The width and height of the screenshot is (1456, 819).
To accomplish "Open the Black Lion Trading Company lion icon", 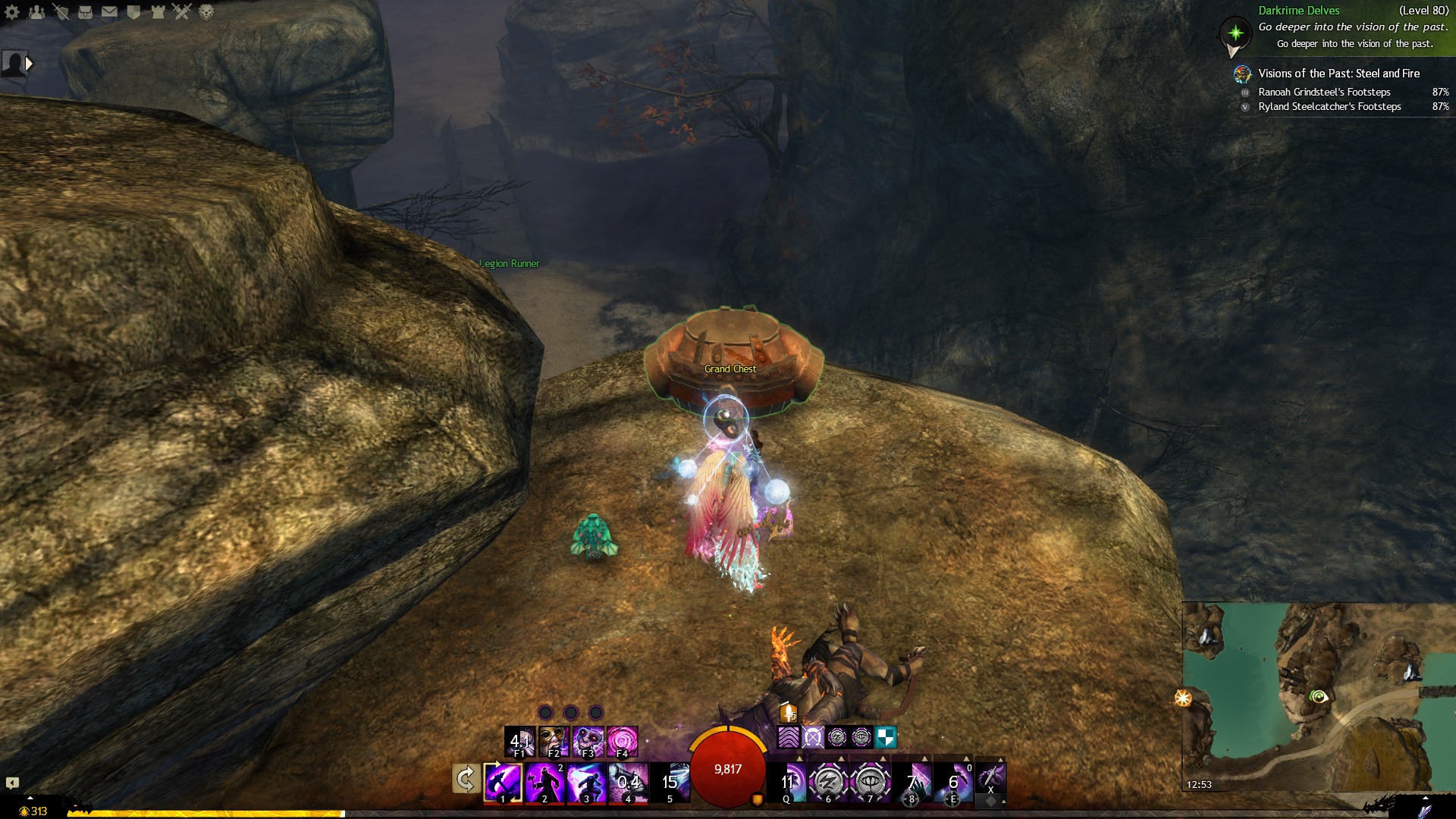I will [x=206, y=12].
